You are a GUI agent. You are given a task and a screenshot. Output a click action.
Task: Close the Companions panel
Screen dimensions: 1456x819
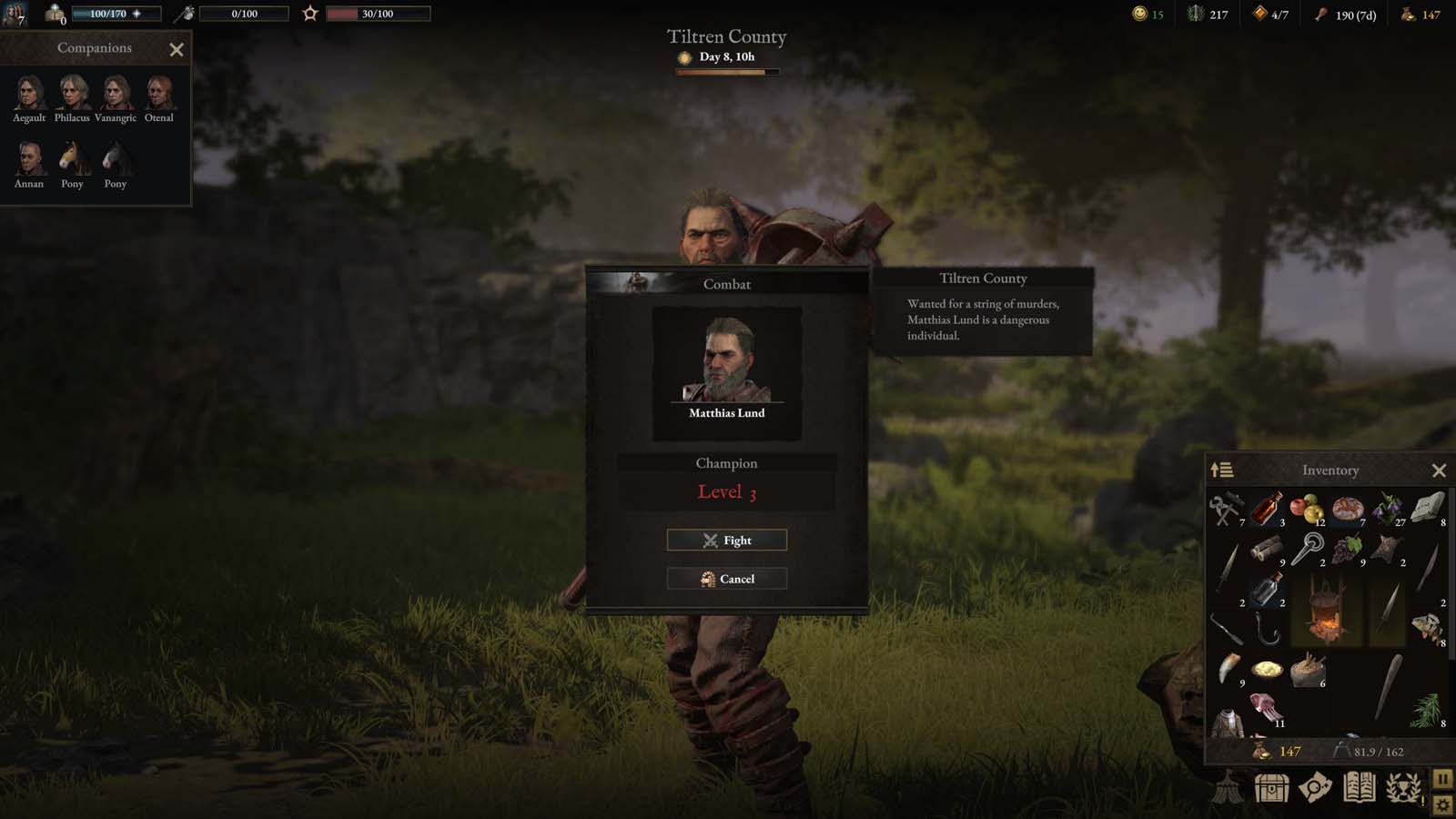[177, 50]
